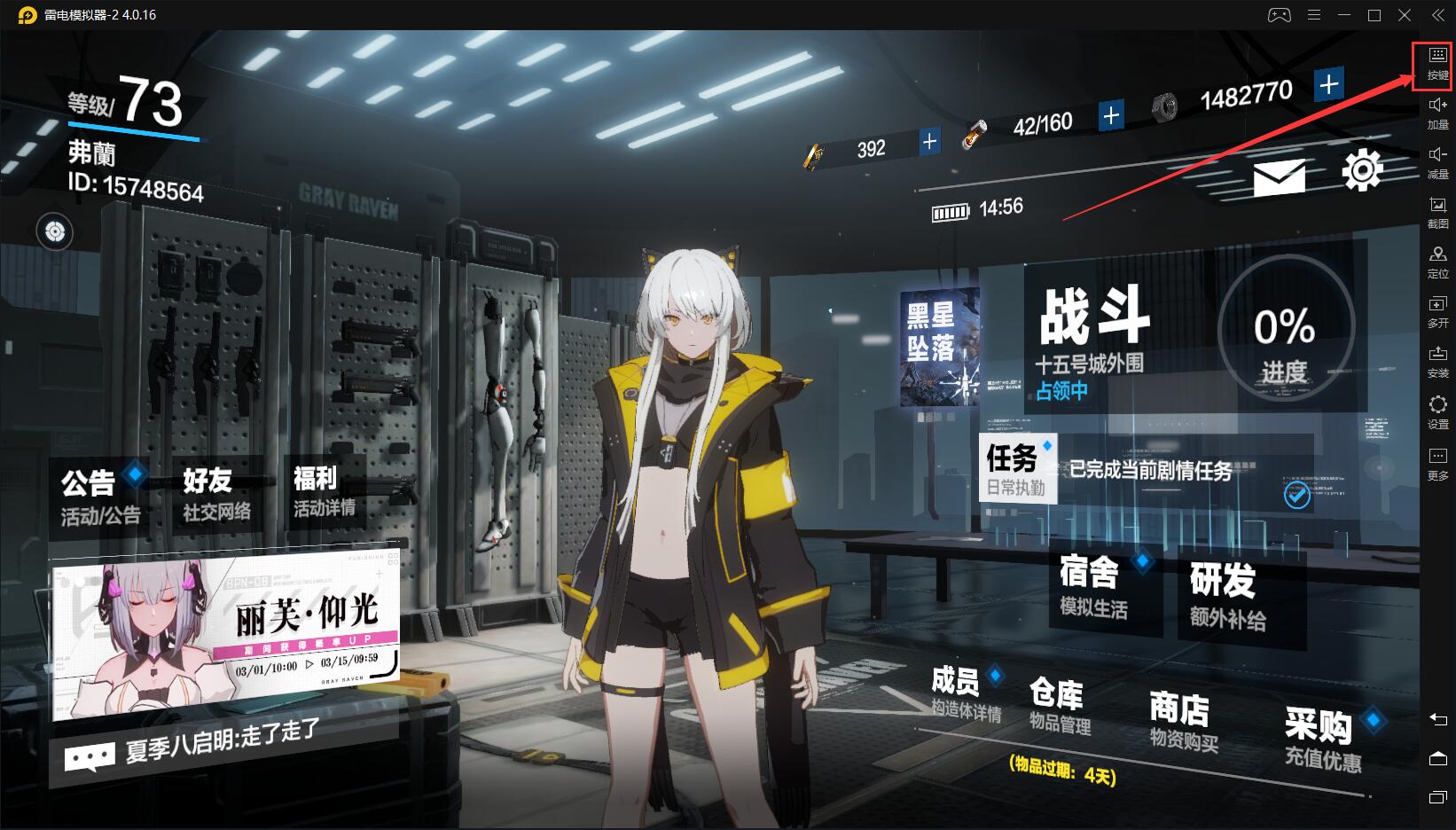Open the 仓库 item warehouse
This screenshot has height=830, width=1456.
click(1059, 707)
